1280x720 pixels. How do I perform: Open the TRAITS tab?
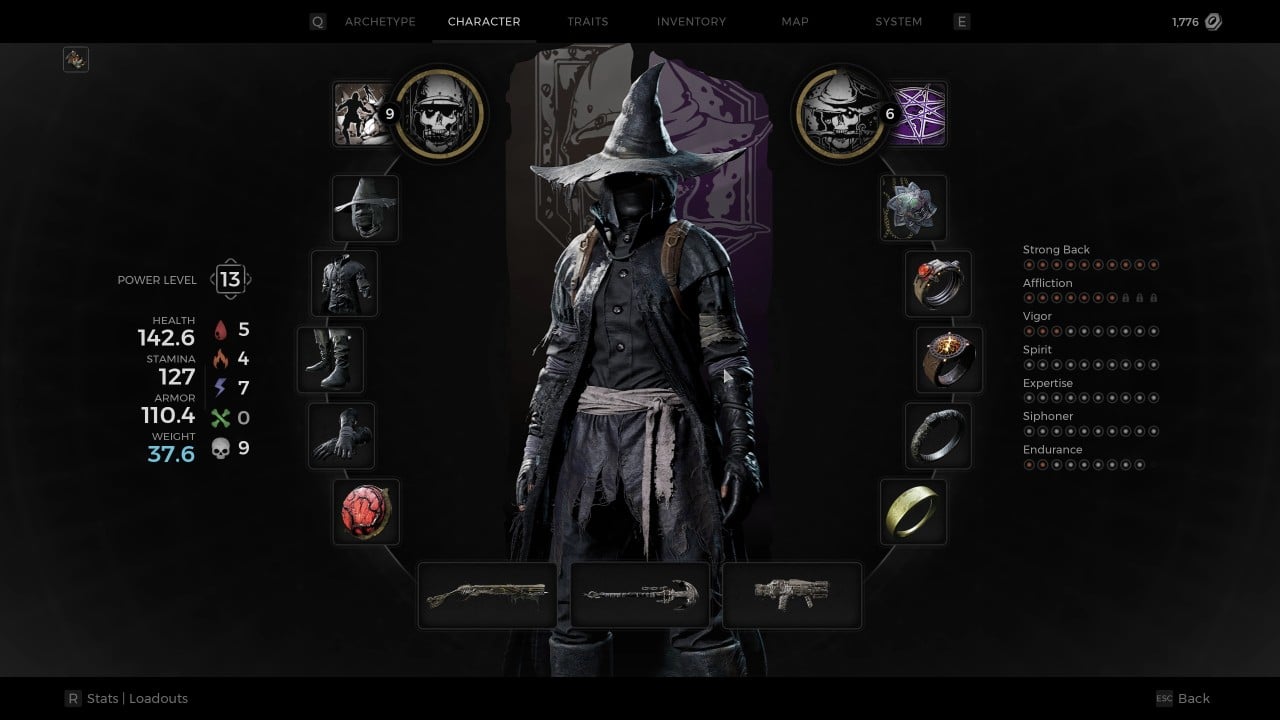point(587,21)
